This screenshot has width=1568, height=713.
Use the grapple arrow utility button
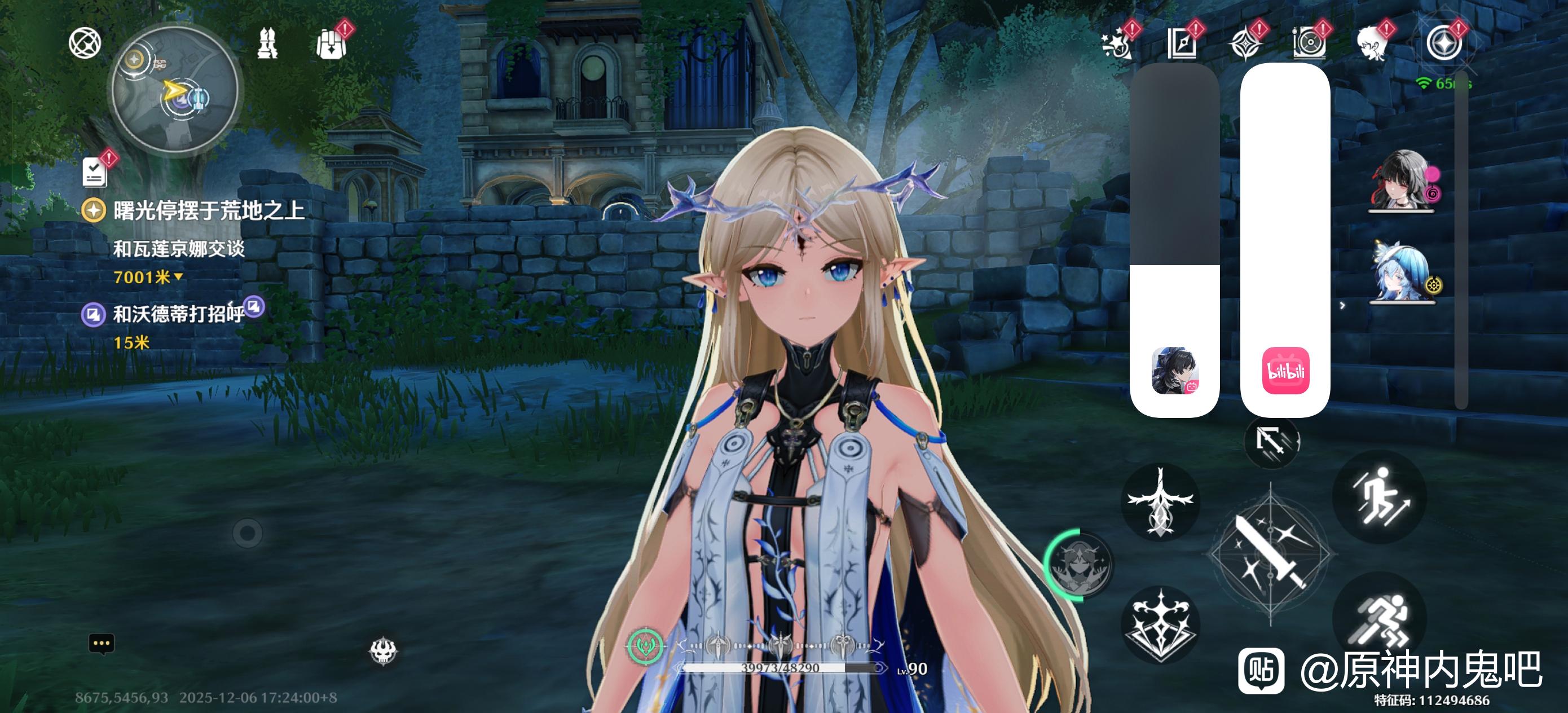(1271, 440)
